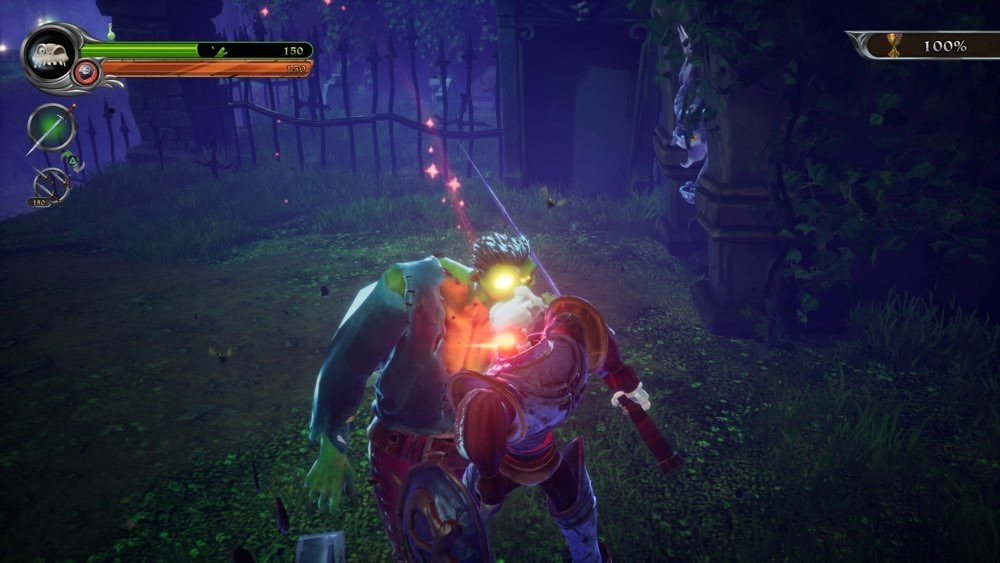Choose the secondary crossbow weapon icon
This screenshot has width=1000, height=563.
point(50,185)
